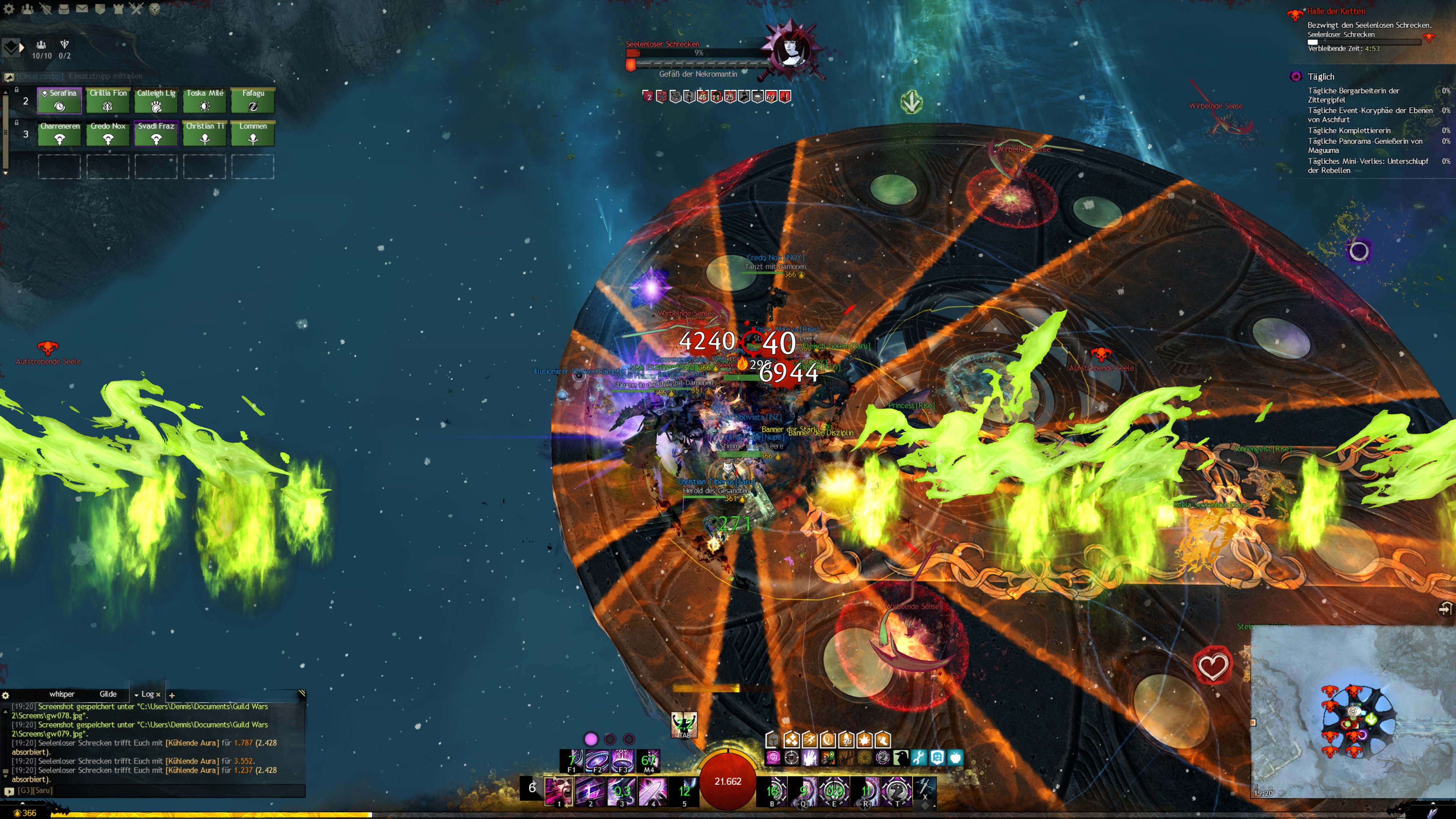The width and height of the screenshot is (1456, 819).
Task: Open the crossed swords PvP icon
Action: (x=136, y=8)
